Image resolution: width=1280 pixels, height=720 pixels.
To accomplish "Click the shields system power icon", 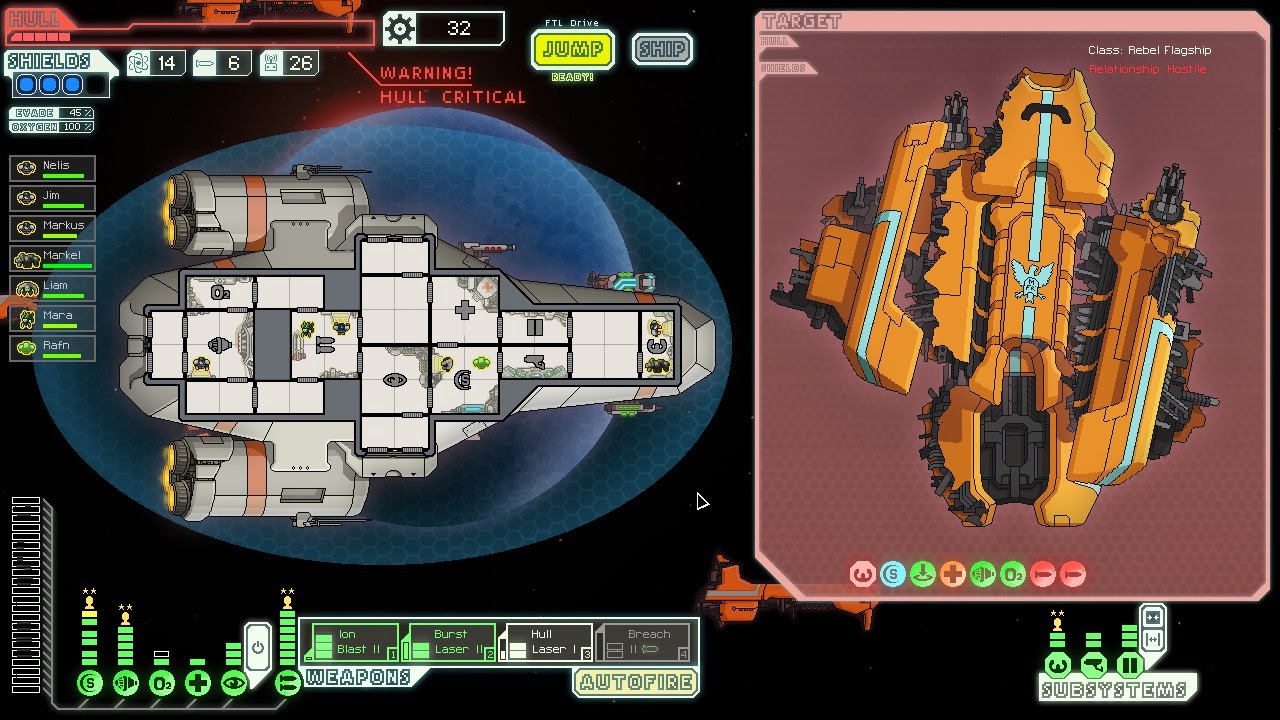I will (x=90, y=684).
